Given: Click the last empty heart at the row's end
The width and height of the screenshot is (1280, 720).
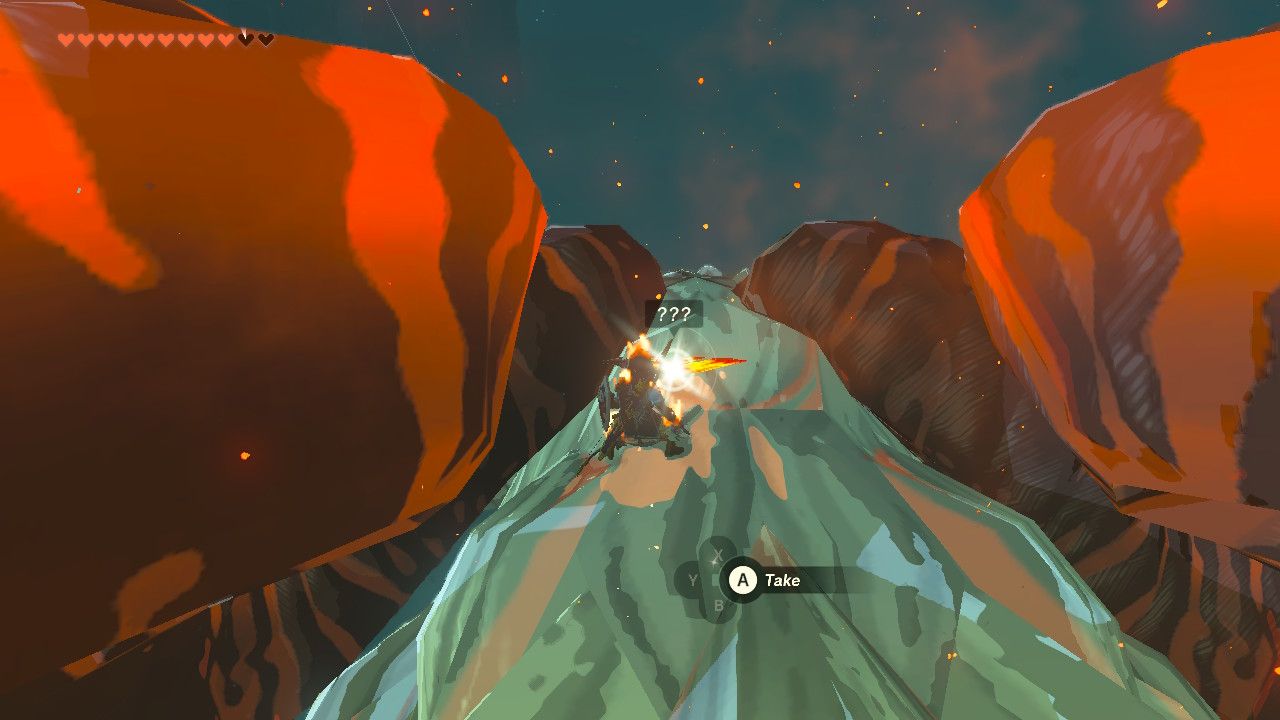Looking at the screenshot, I should 265,40.
